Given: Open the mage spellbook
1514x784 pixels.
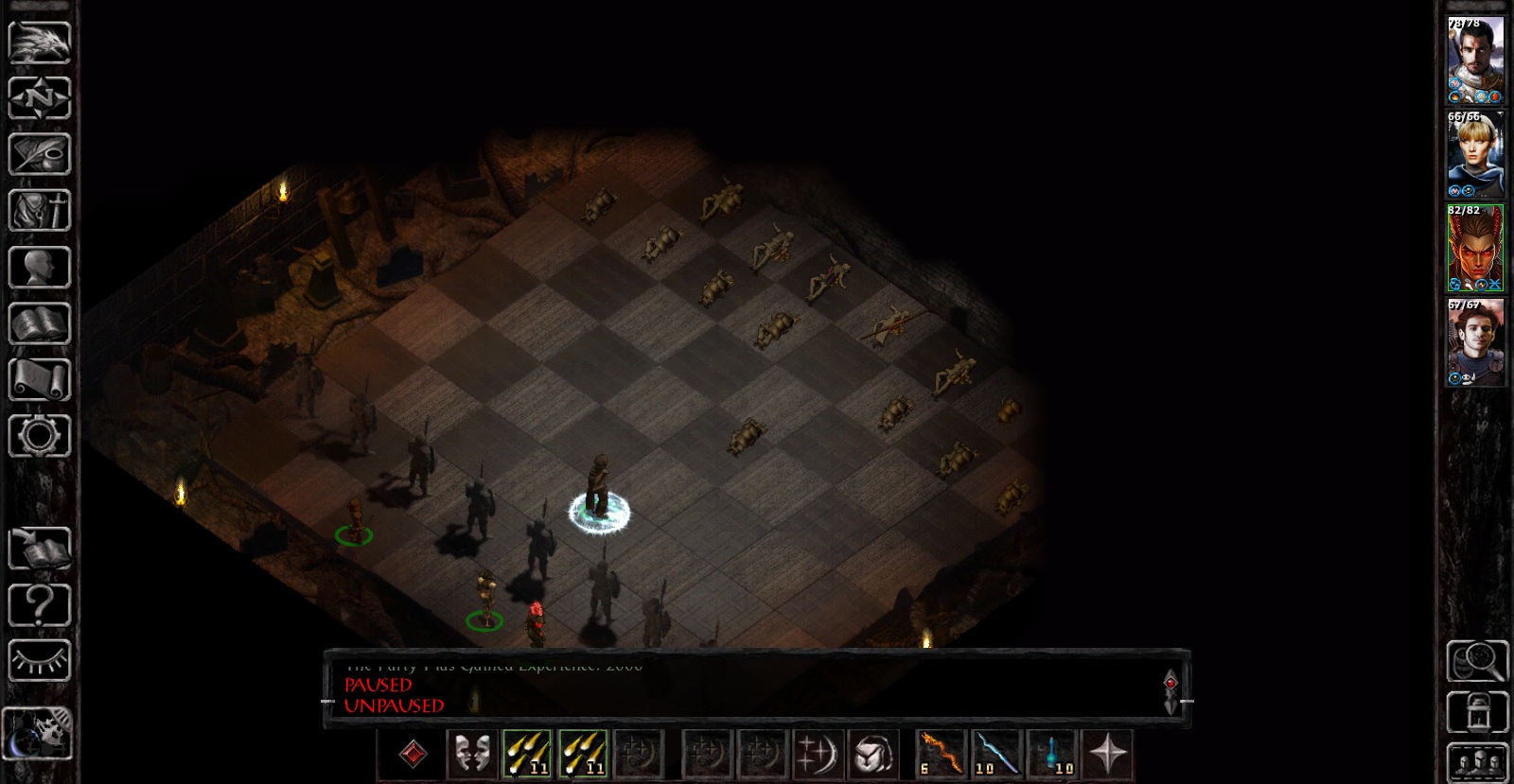Looking at the screenshot, I should (x=40, y=324).
